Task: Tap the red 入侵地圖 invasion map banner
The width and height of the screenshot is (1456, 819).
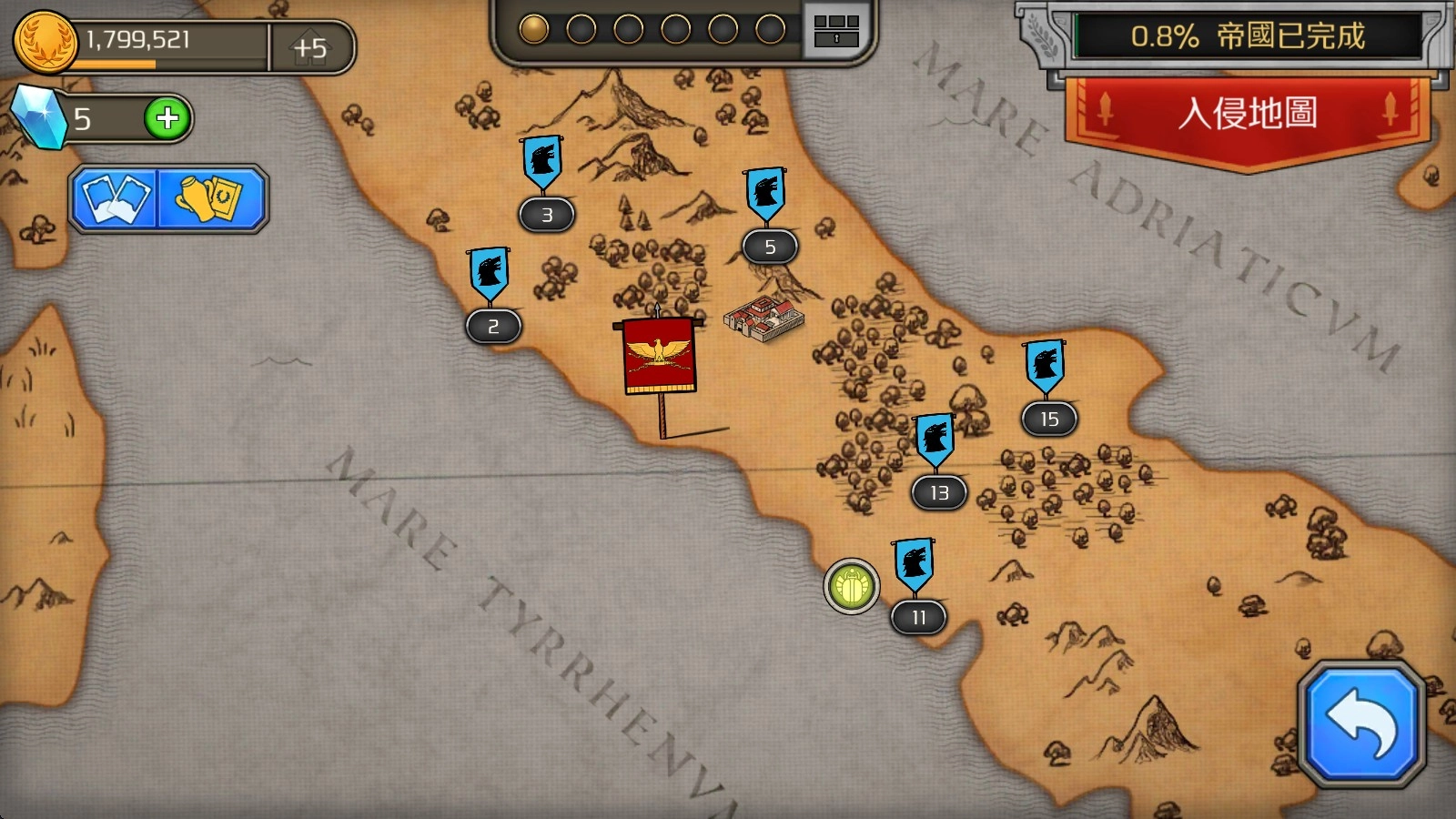Action: click(1247, 115)
